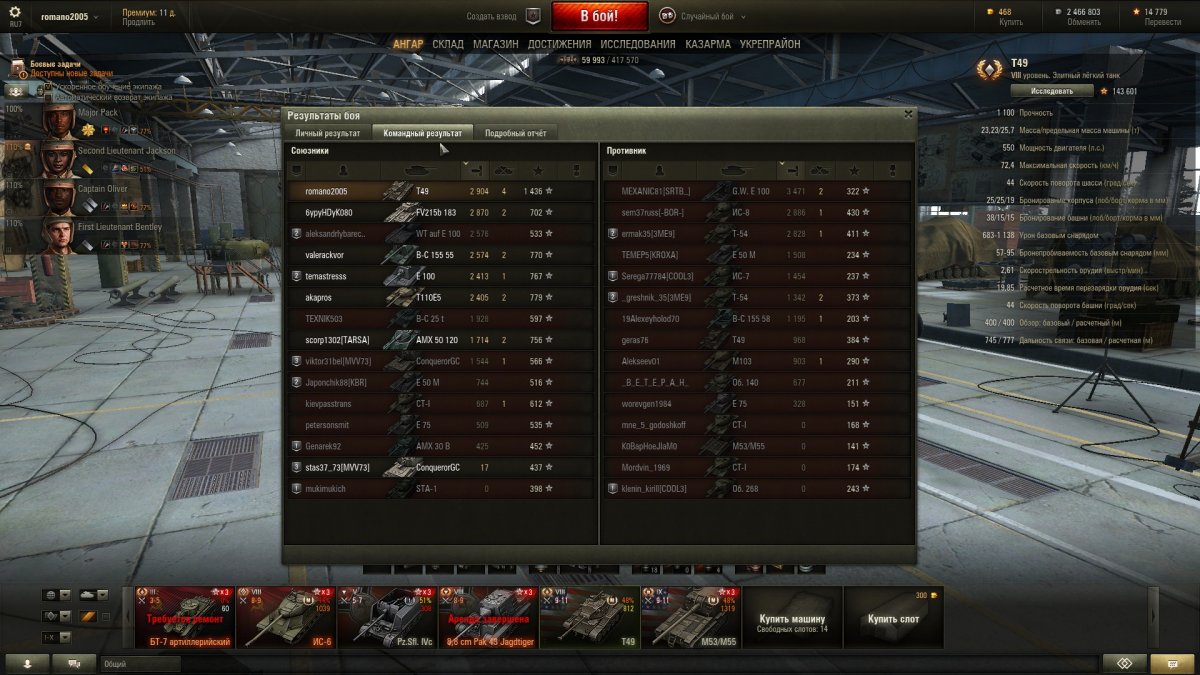Select the ИС-6 tank in the carousel
This screenshot has height=675, width=1200.
pos(287,617)
